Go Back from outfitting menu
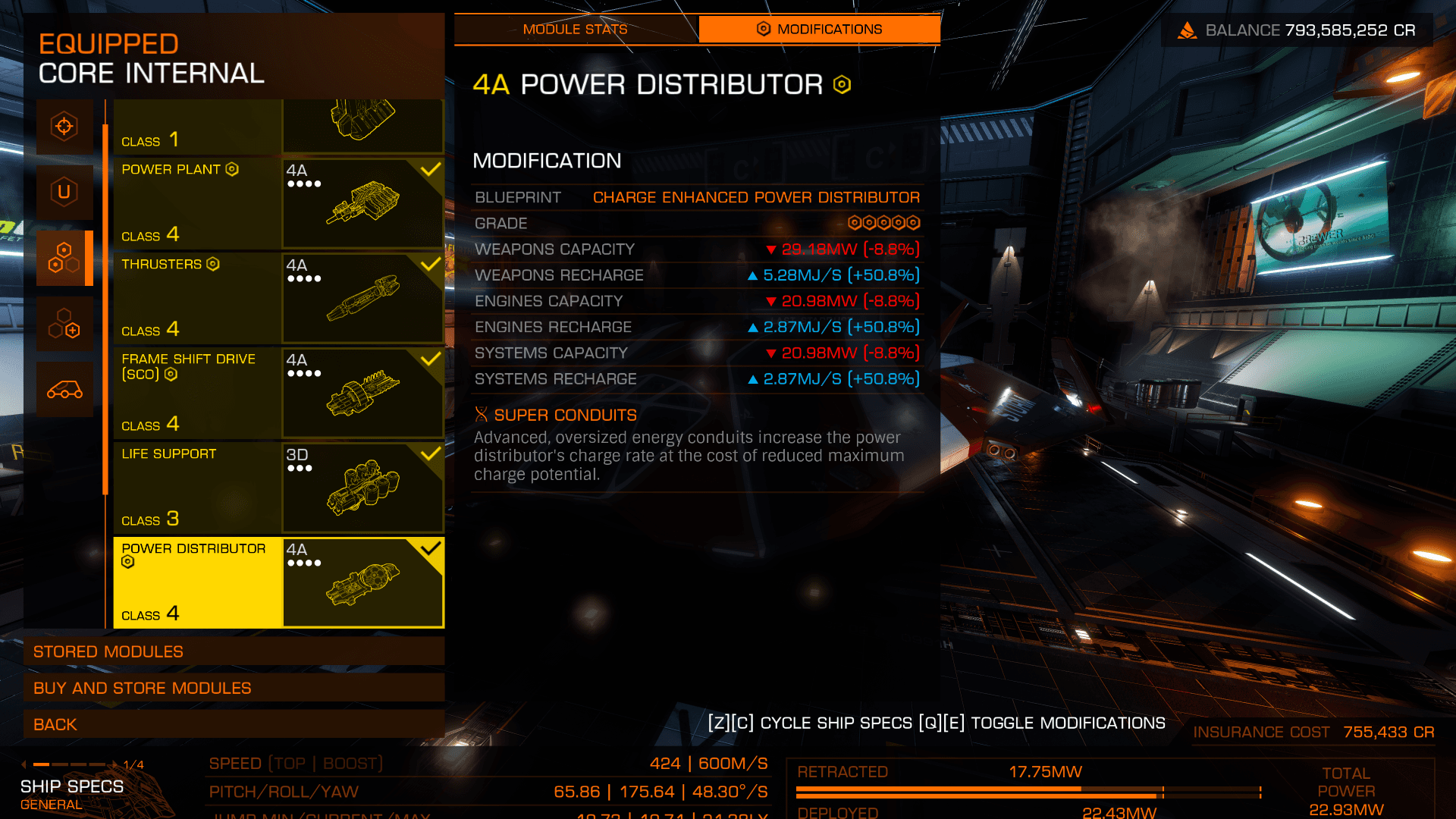Image resolution: width=1456 pixels, height=819 pixels. pos(234,724)
